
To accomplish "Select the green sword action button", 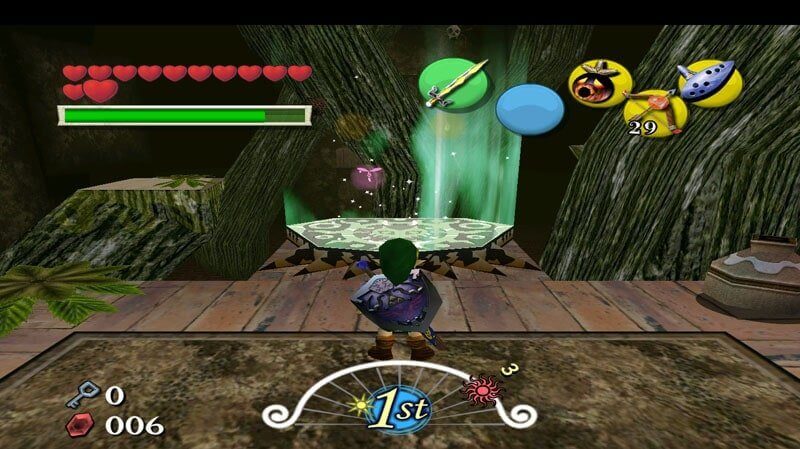I will [452, 83].
